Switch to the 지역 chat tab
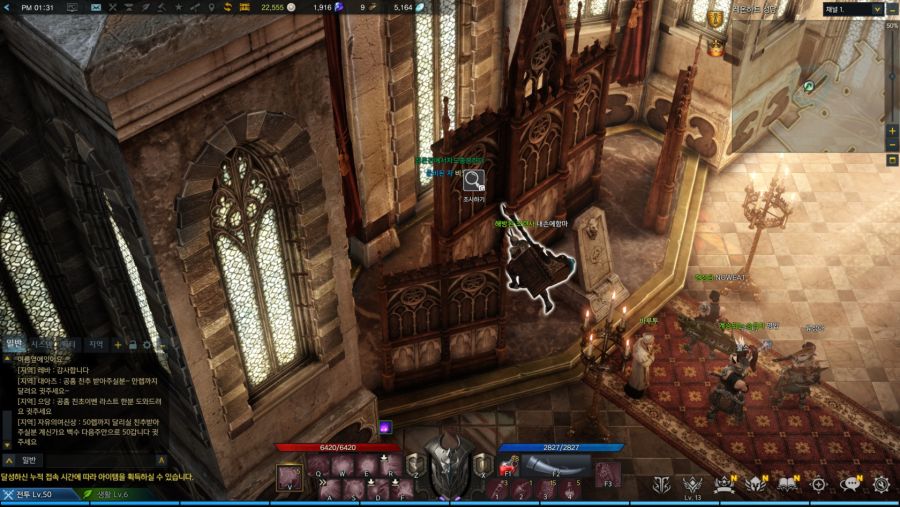 (x=96, y=344)
